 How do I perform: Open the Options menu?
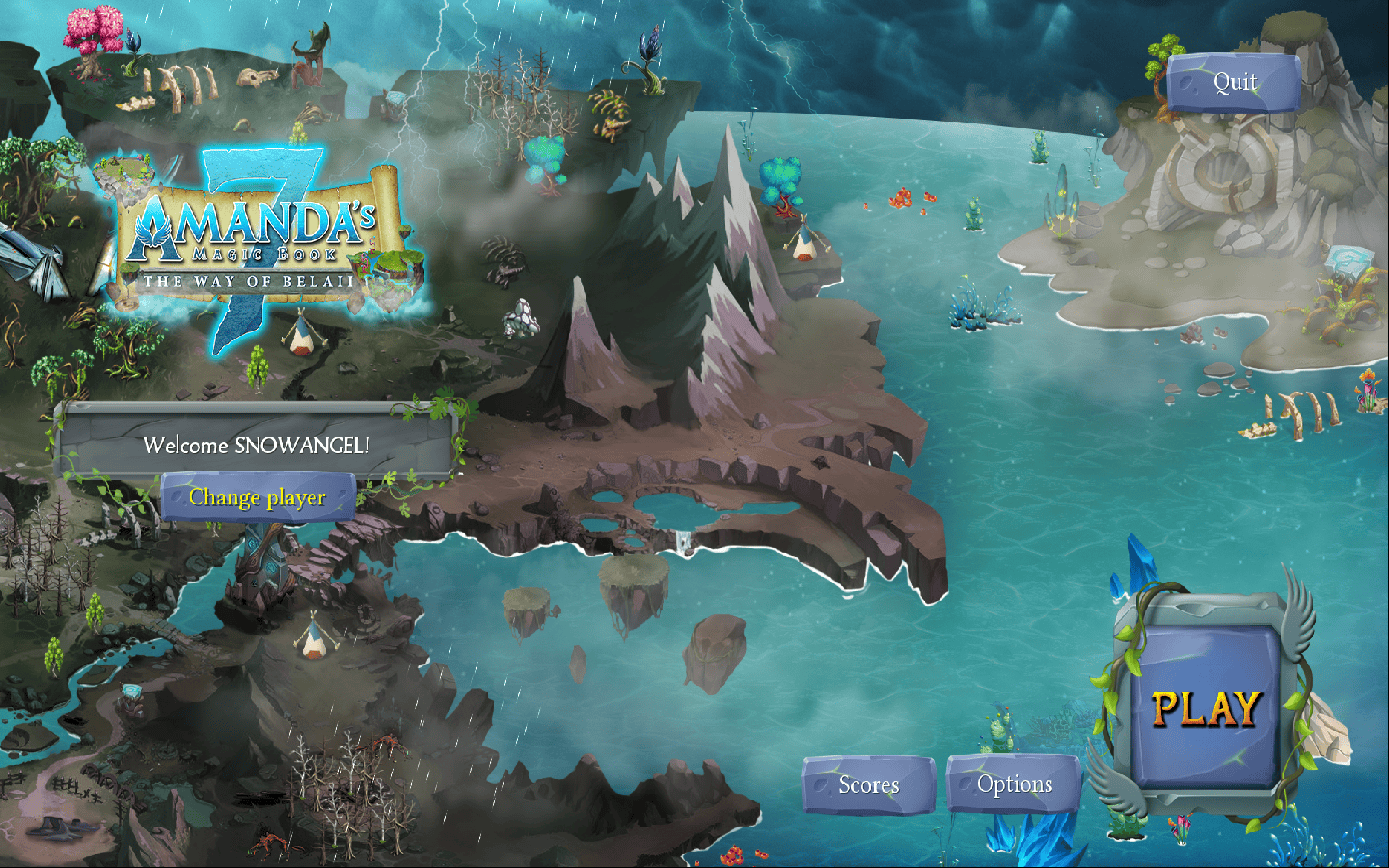click(1014, 785)
